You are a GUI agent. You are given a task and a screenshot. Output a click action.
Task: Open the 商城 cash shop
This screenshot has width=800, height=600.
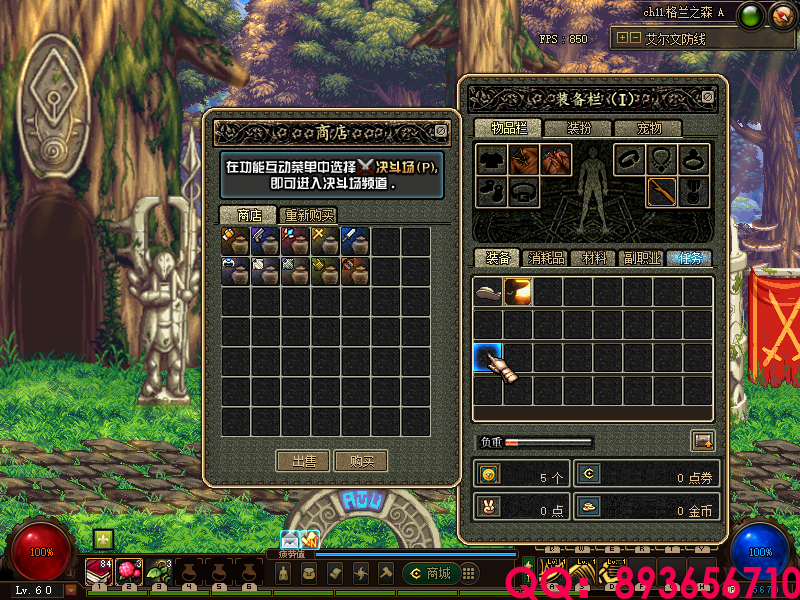430,573
